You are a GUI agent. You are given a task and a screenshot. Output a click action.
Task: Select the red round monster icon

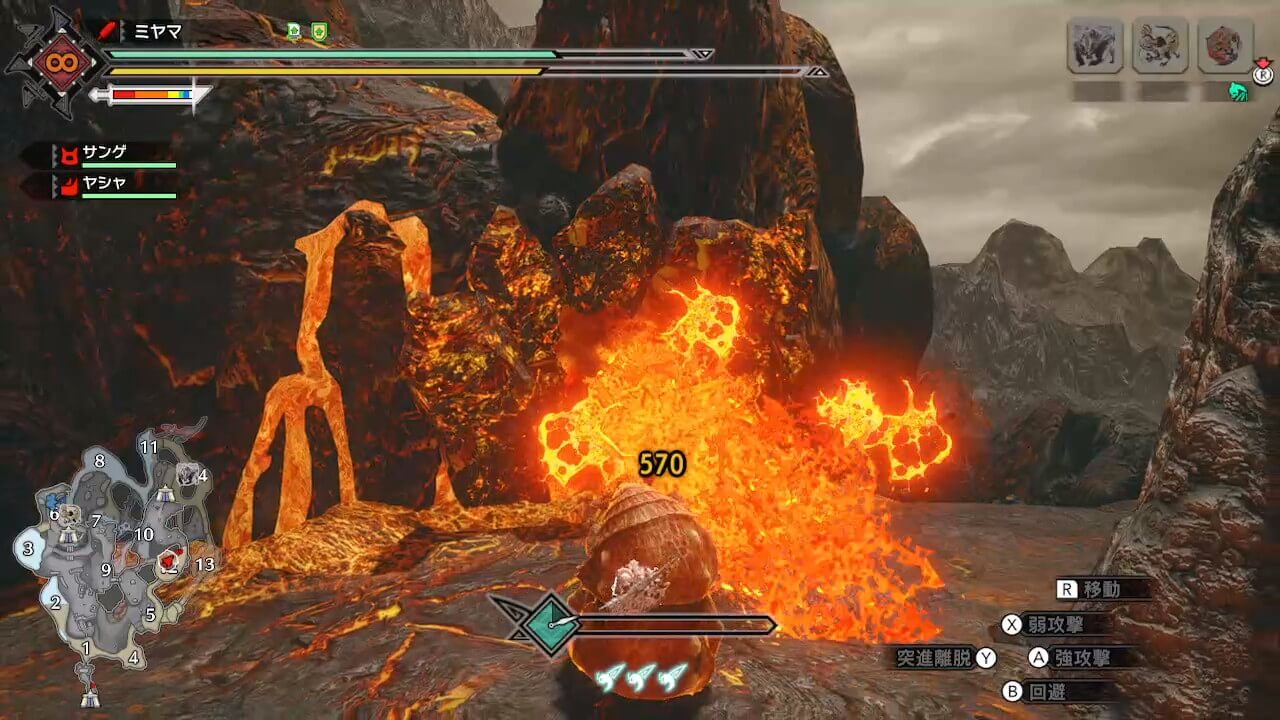(x=1224, y=46)
